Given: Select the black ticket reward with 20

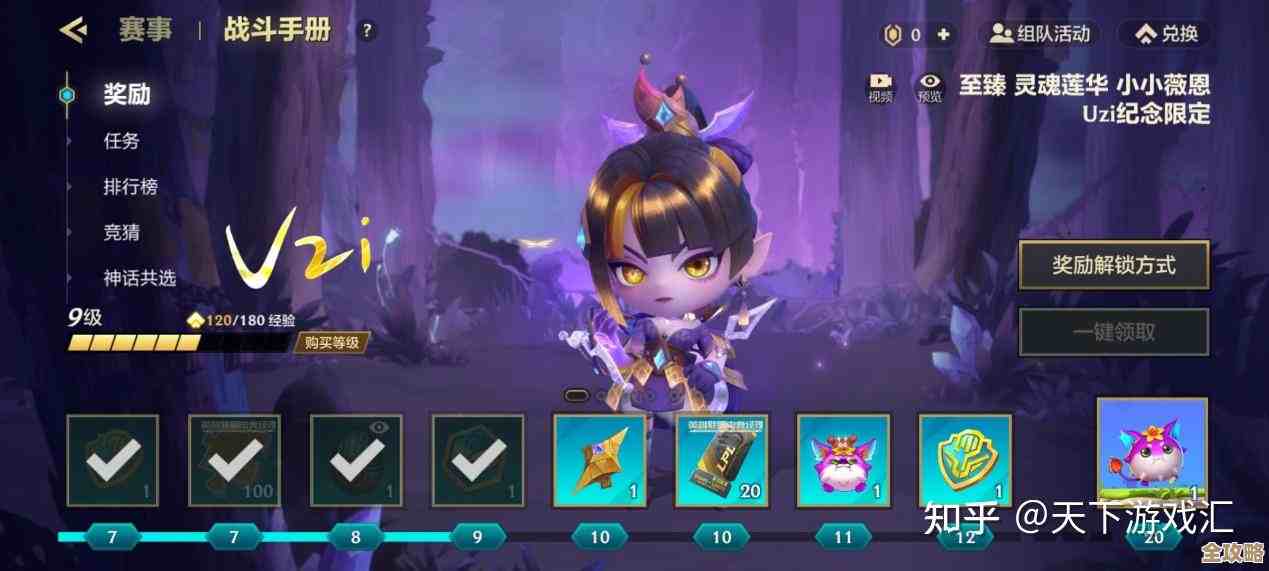Looking at the screenshot, I should 721,460.
